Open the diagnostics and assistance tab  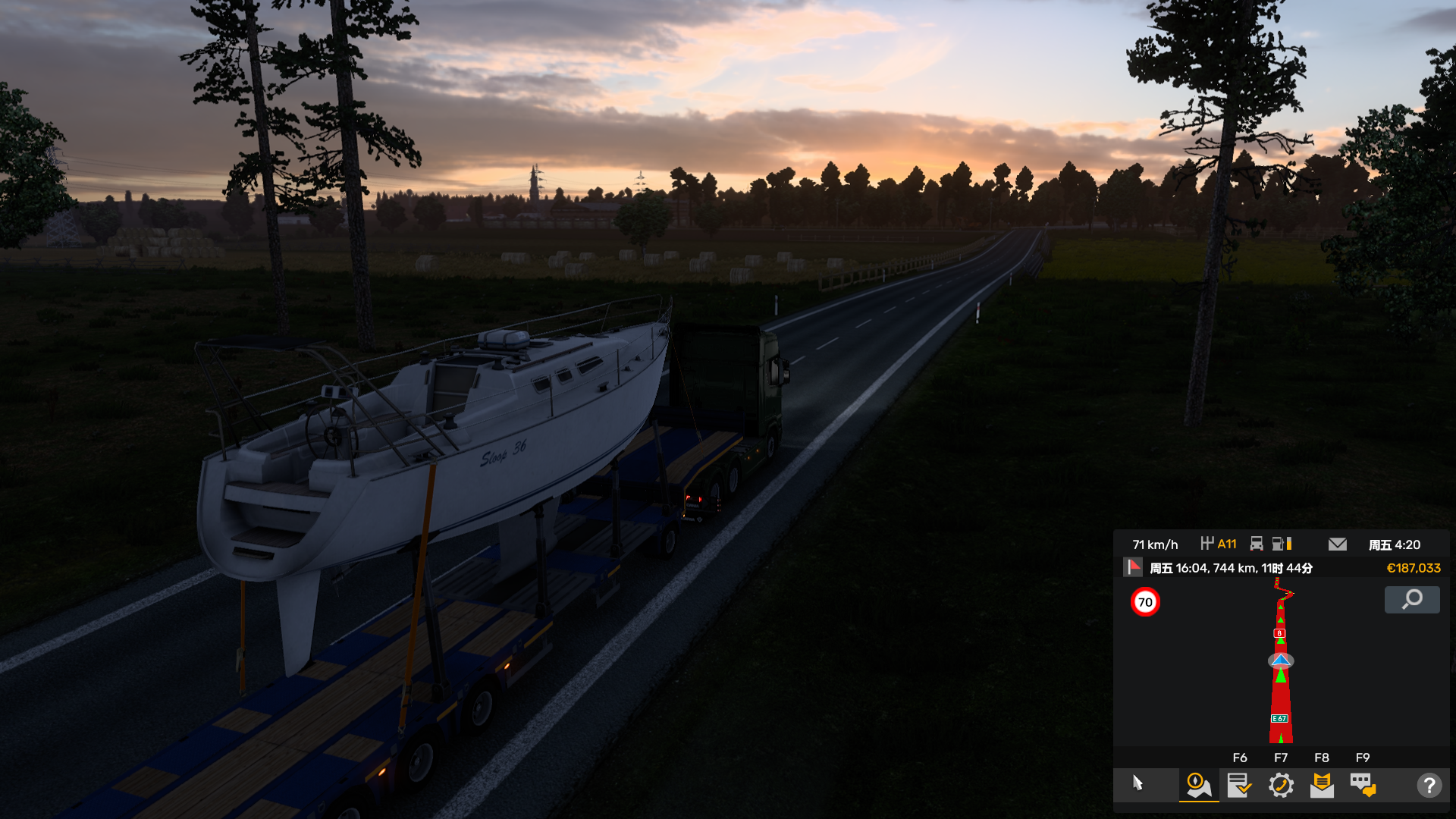coord(1281,785)
